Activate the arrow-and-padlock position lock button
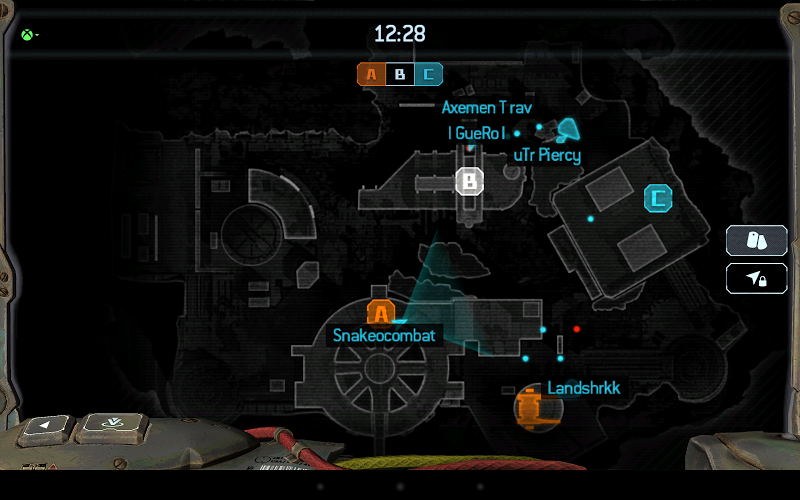This screenshot has height=500, width=800. [x=756, y=279]
